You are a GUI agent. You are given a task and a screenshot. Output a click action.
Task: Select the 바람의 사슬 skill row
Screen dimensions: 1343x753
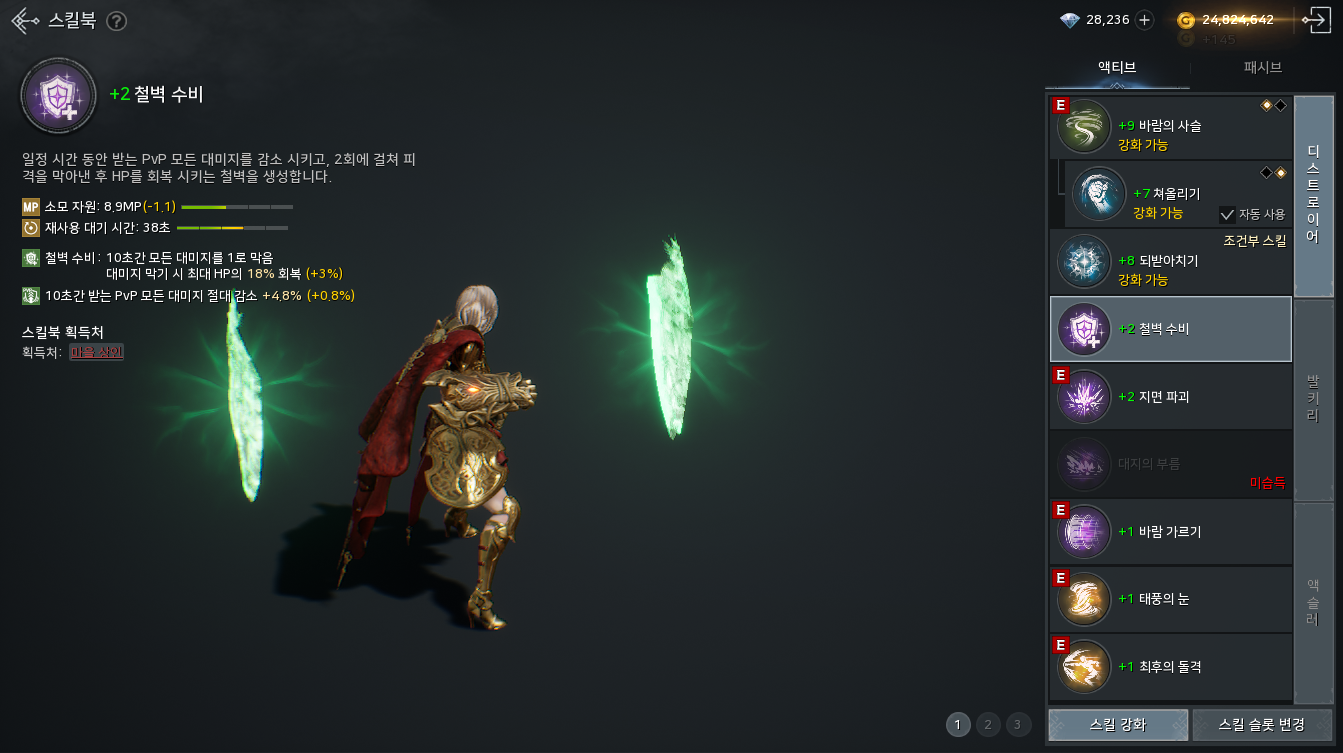1170,127
